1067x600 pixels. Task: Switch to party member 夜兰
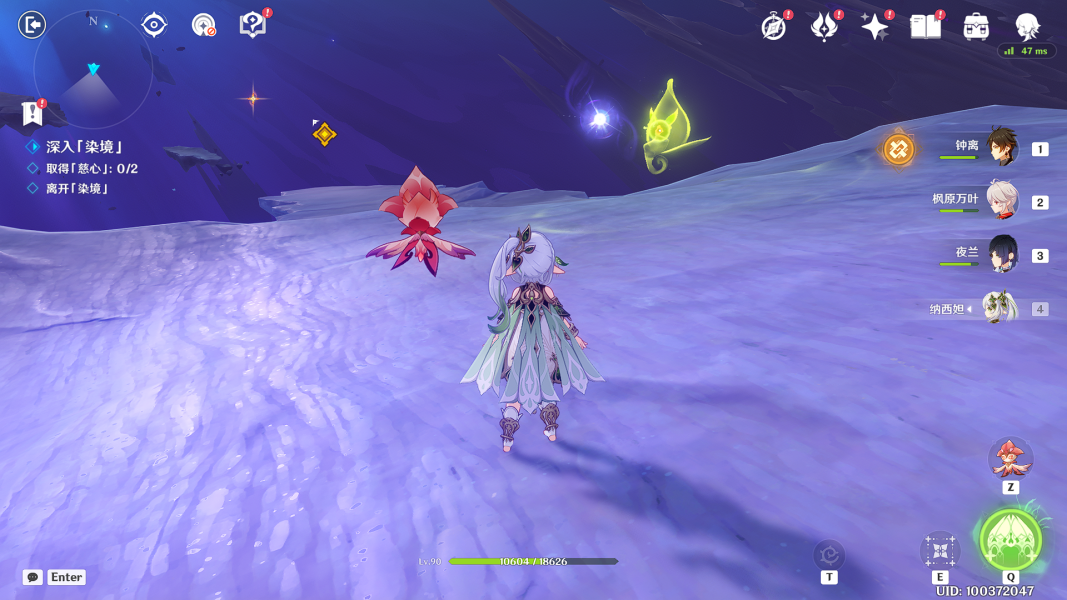[x=1002, y=254]
